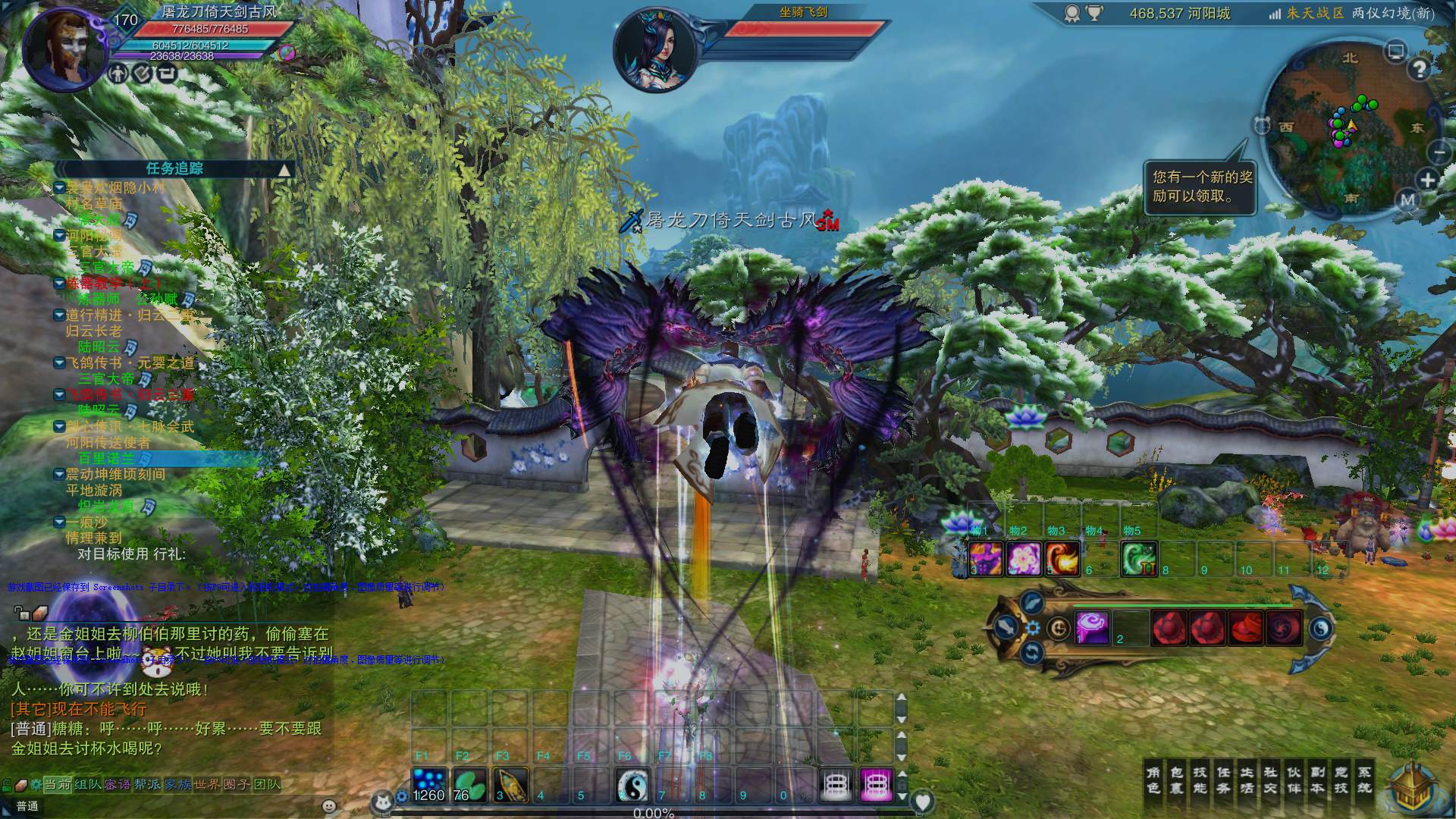Use the purple swirl skill in slot 1
The height and width of the screenshot is (819, 1456).
point(1092,628)
